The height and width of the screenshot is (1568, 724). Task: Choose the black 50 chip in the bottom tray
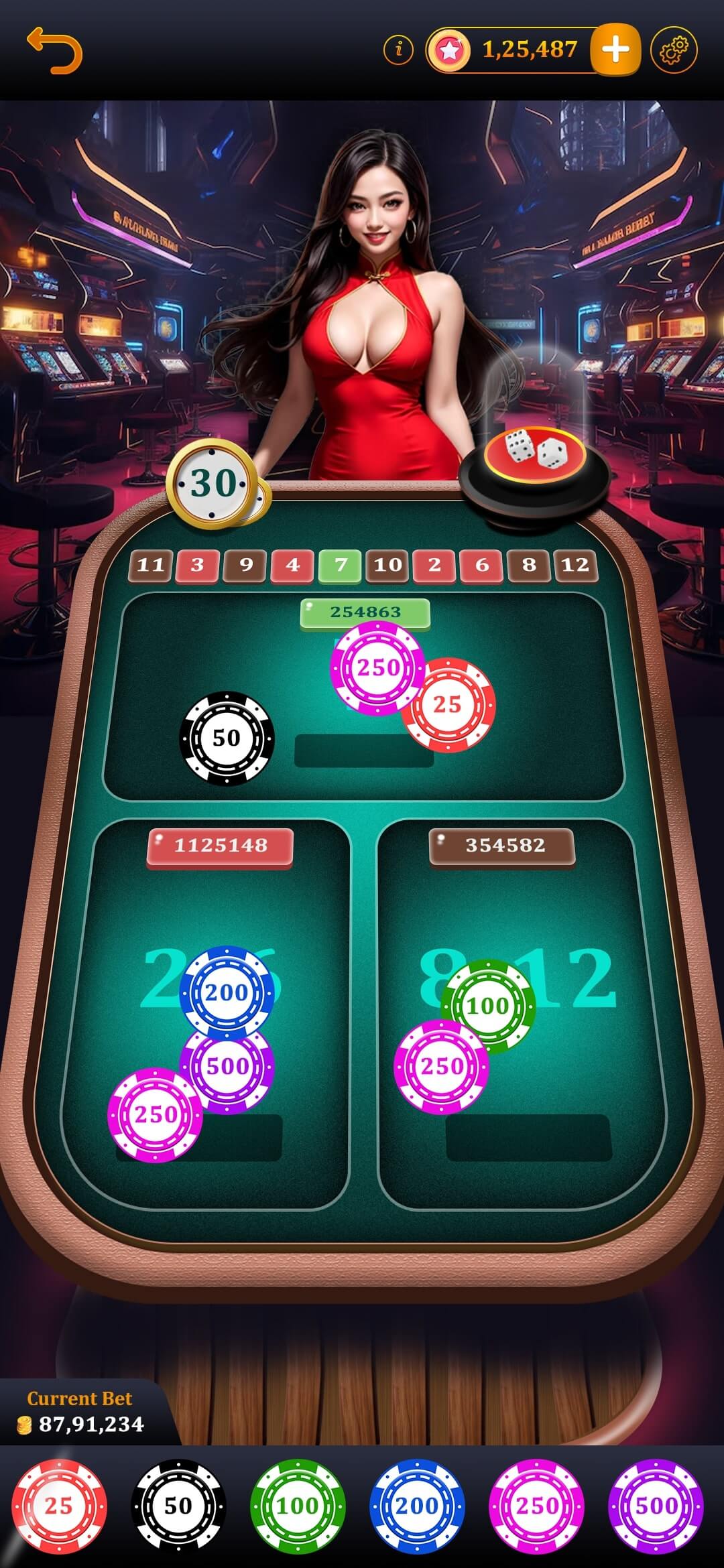pyautogui.click(x=178, y=1506)
